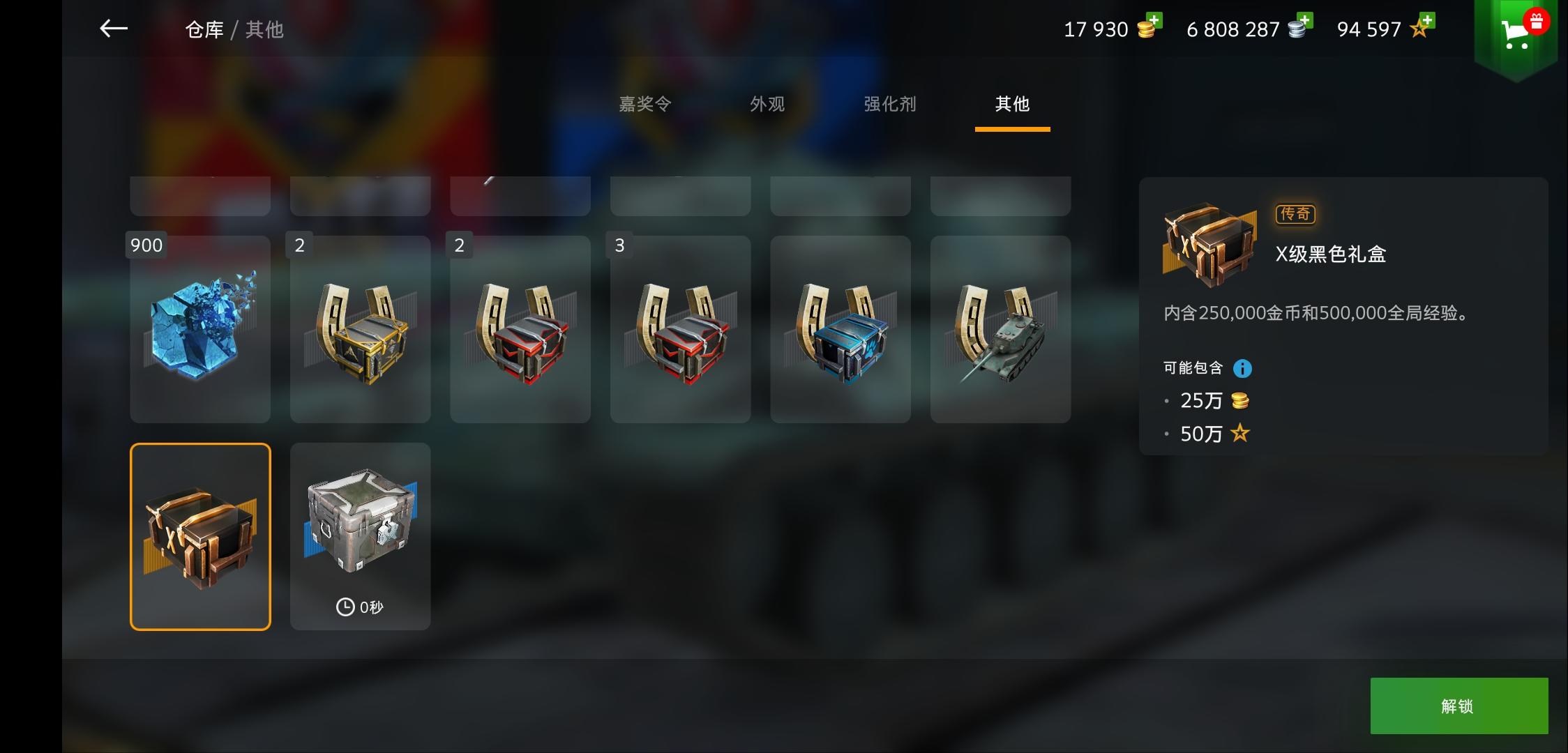Click the star icon in 50万 reward row
Screen dimensions: 1568x753
point(1240,434)
